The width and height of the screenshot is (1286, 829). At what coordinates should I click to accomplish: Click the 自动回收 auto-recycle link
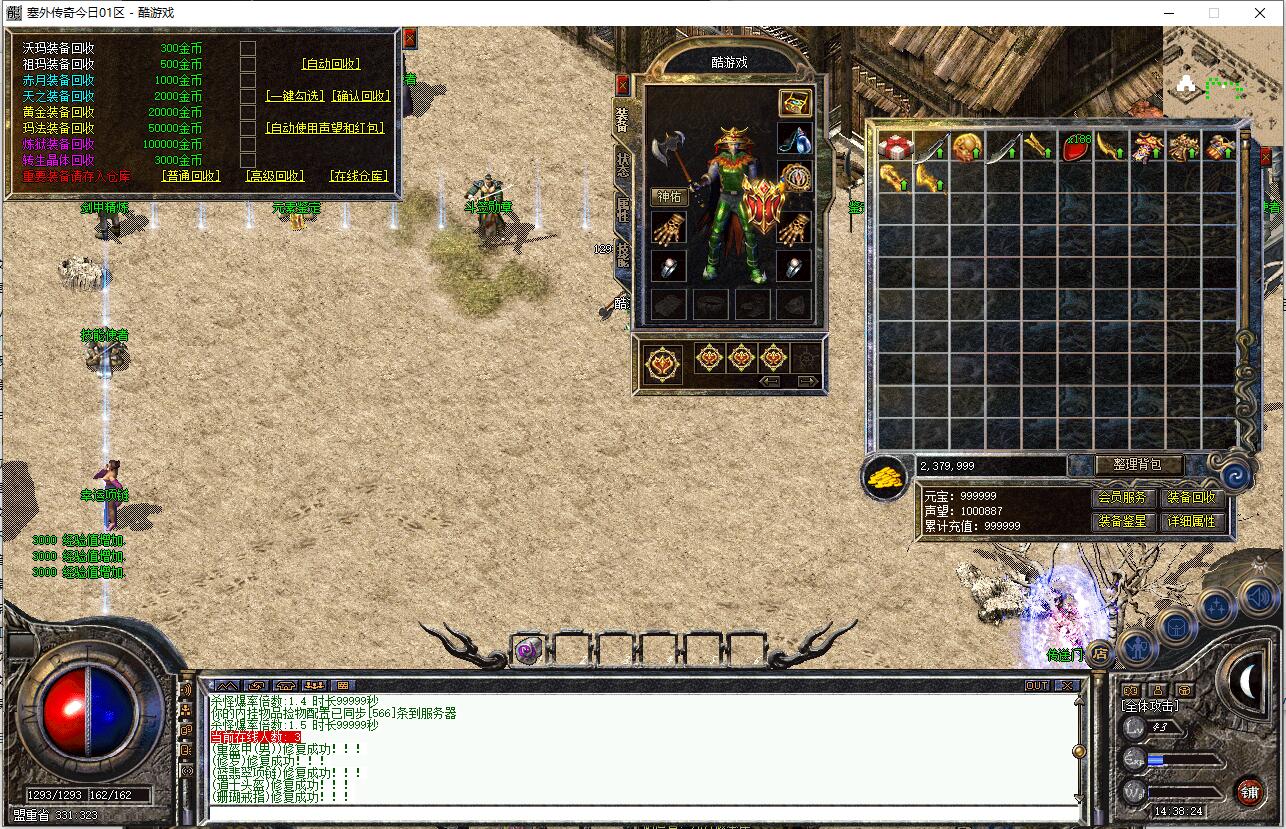coord(331,64)
